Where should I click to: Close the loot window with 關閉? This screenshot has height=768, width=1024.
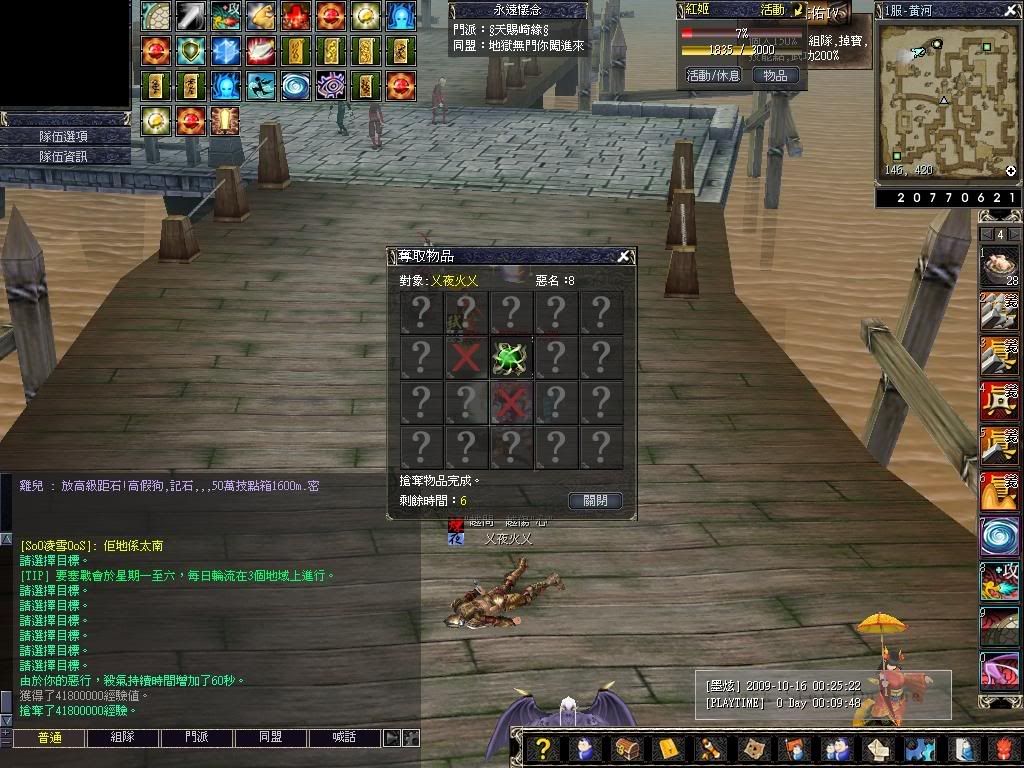tap(595, 501)
